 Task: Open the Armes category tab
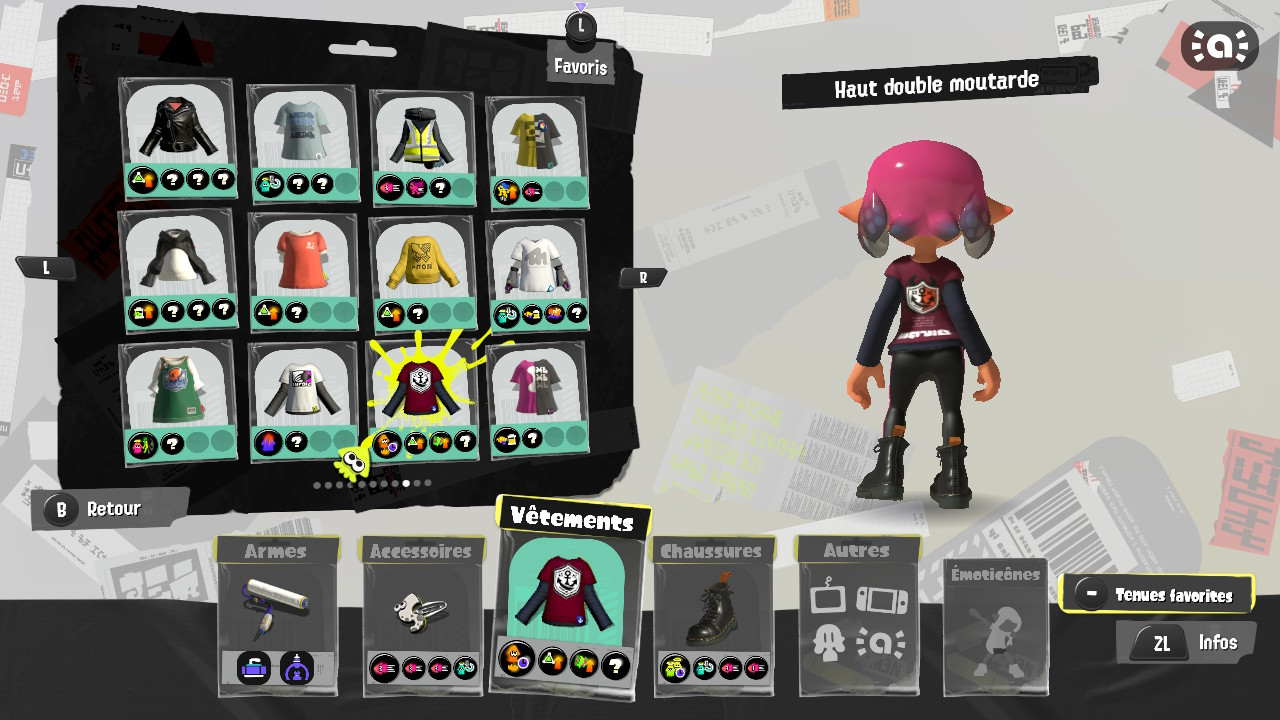tap(277, 550)
